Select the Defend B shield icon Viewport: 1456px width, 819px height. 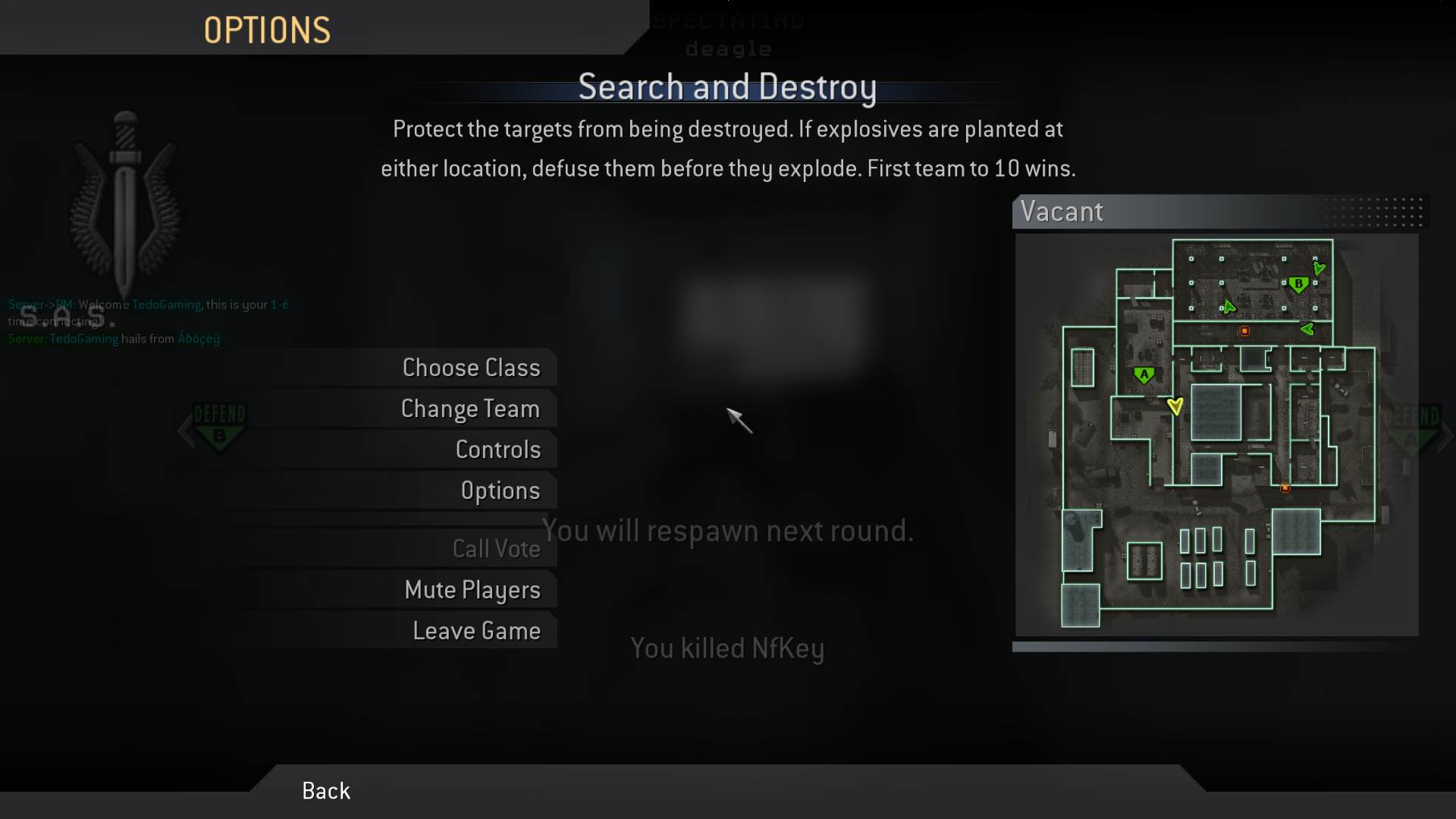point(220,428)
